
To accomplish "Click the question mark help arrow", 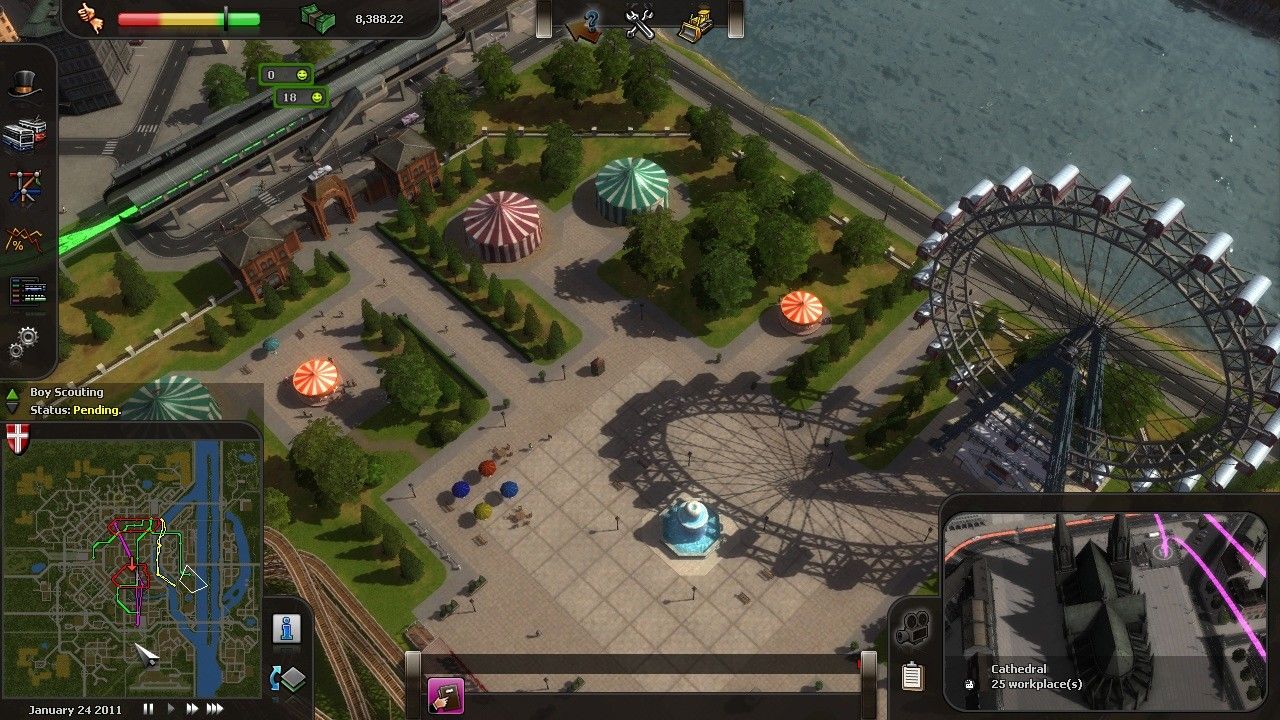I will tap(587, 22).
